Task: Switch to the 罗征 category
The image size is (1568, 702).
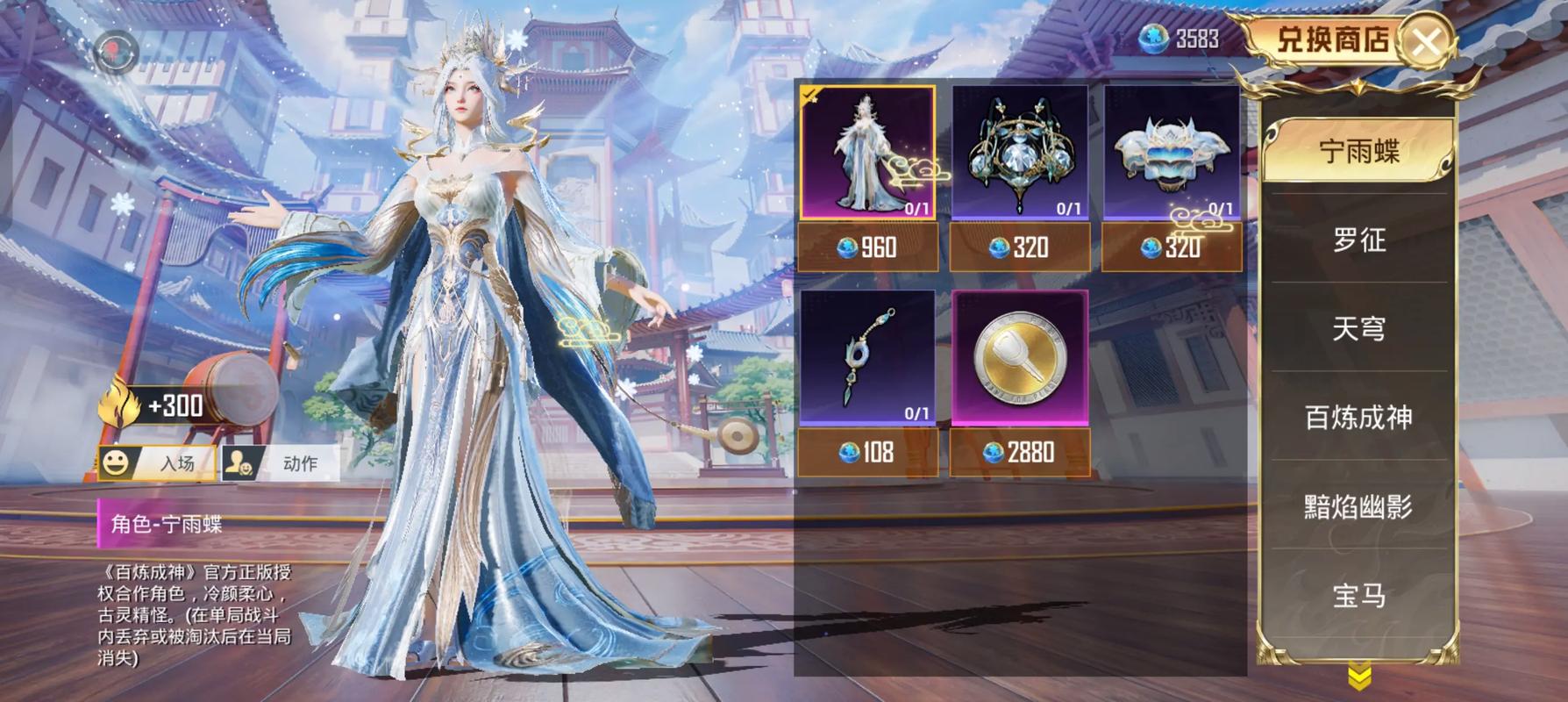Action: [x=1358, y=240]
